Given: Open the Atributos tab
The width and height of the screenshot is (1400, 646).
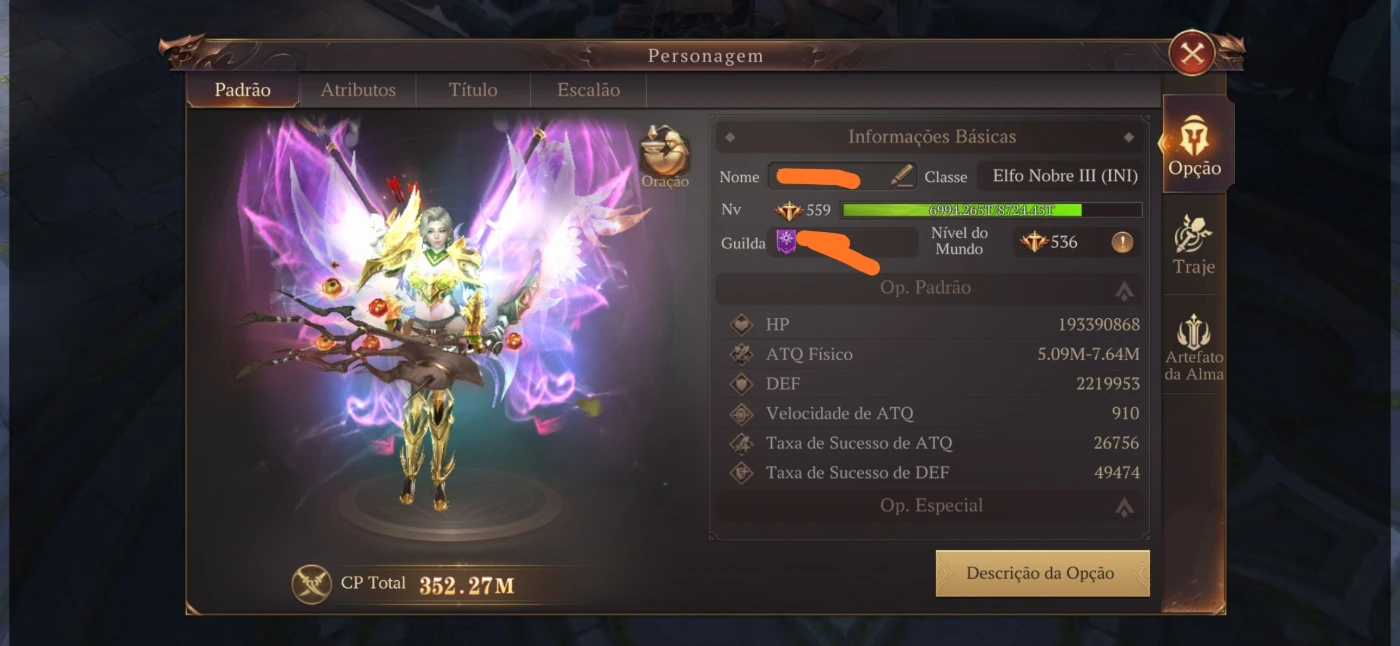Looking at the screenshot, I should (x=358, y=90).
